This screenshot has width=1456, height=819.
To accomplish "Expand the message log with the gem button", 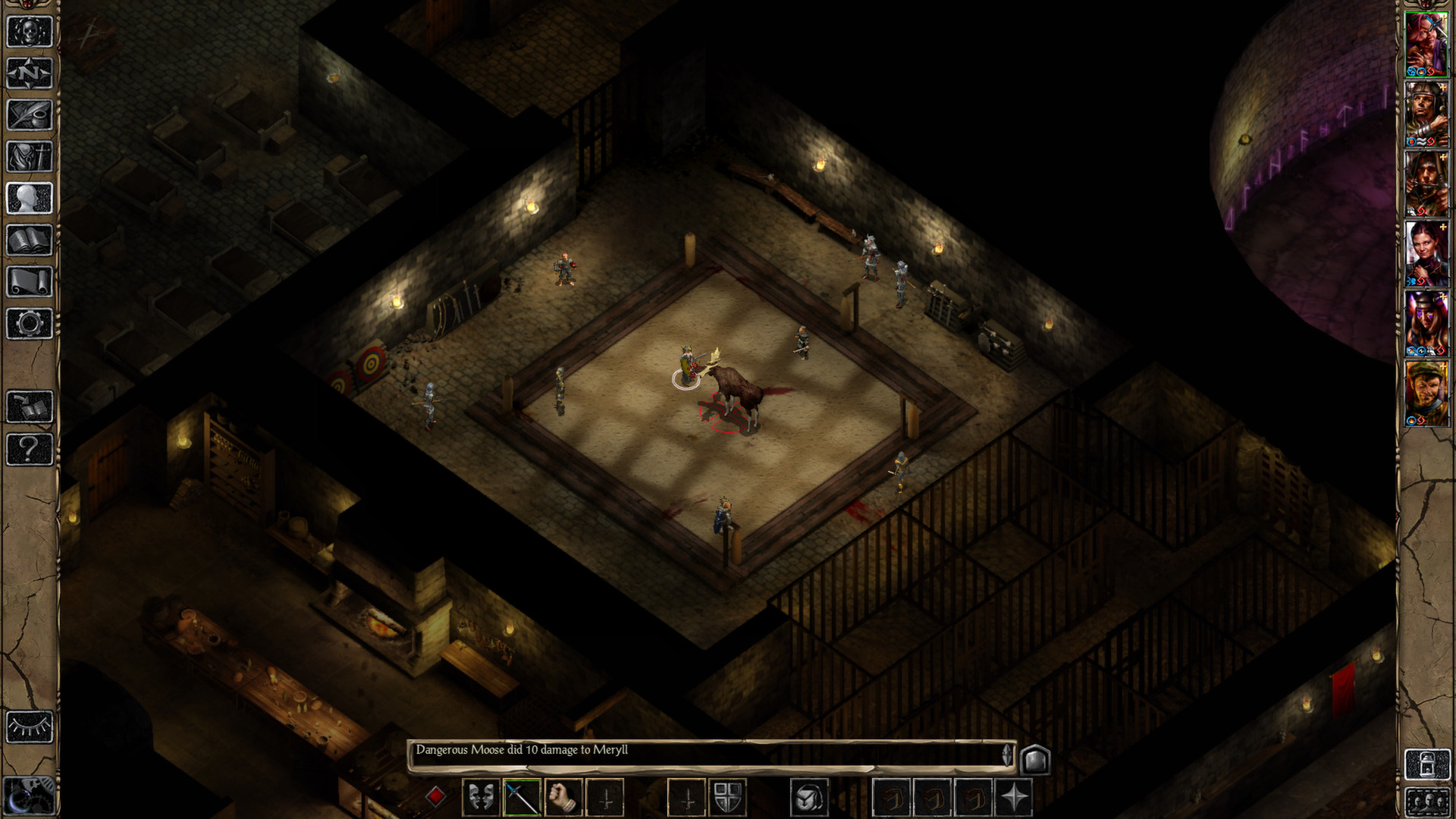I will [x=1035, y=759].
